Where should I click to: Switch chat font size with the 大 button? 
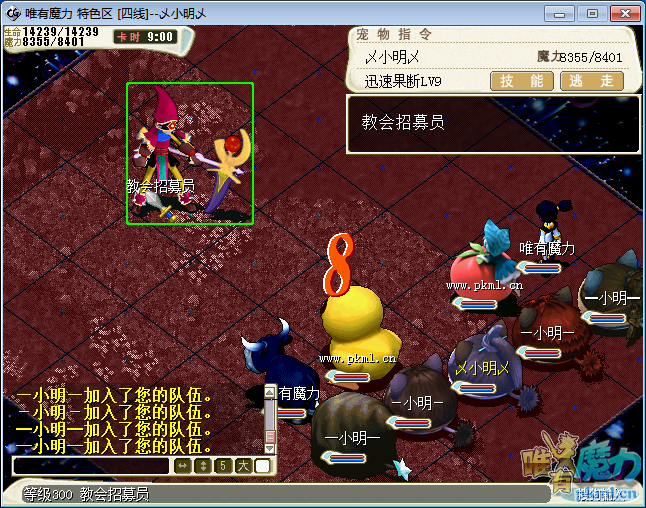[x=242, y=466]
